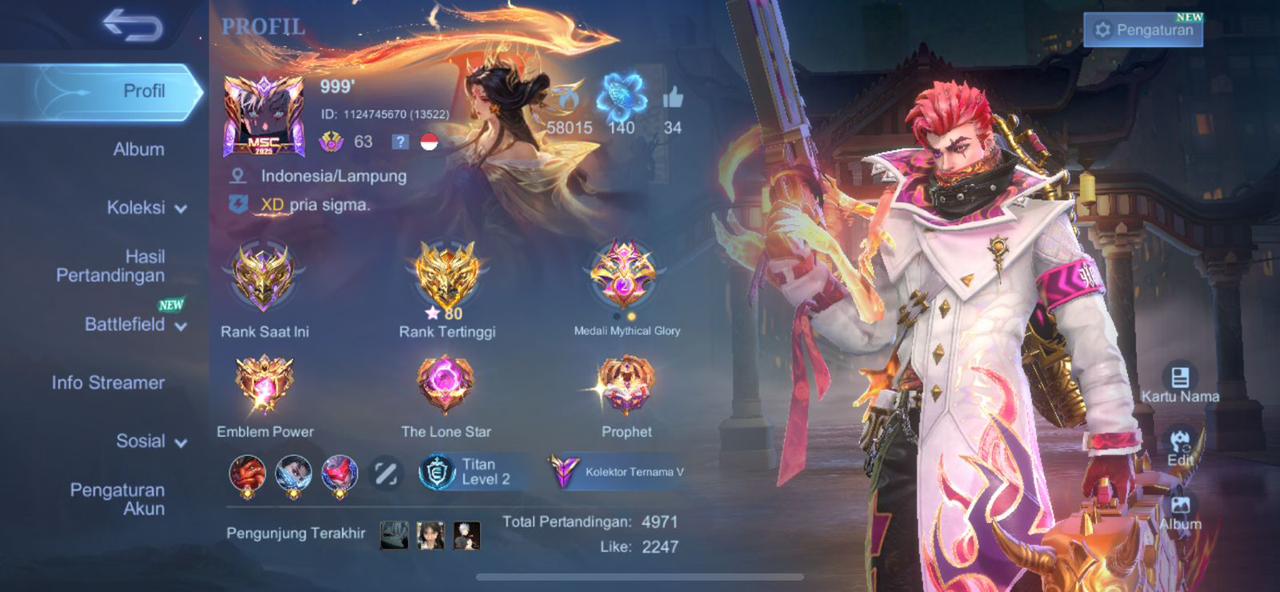Expand the Sosial menu
Viewport: 1280px width, 592px height.
point(151,441)
